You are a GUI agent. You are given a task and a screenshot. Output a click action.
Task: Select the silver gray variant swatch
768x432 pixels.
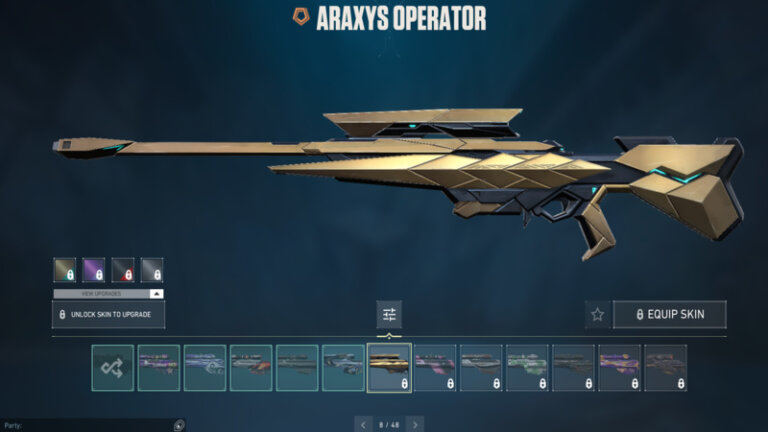click(152, 269)
